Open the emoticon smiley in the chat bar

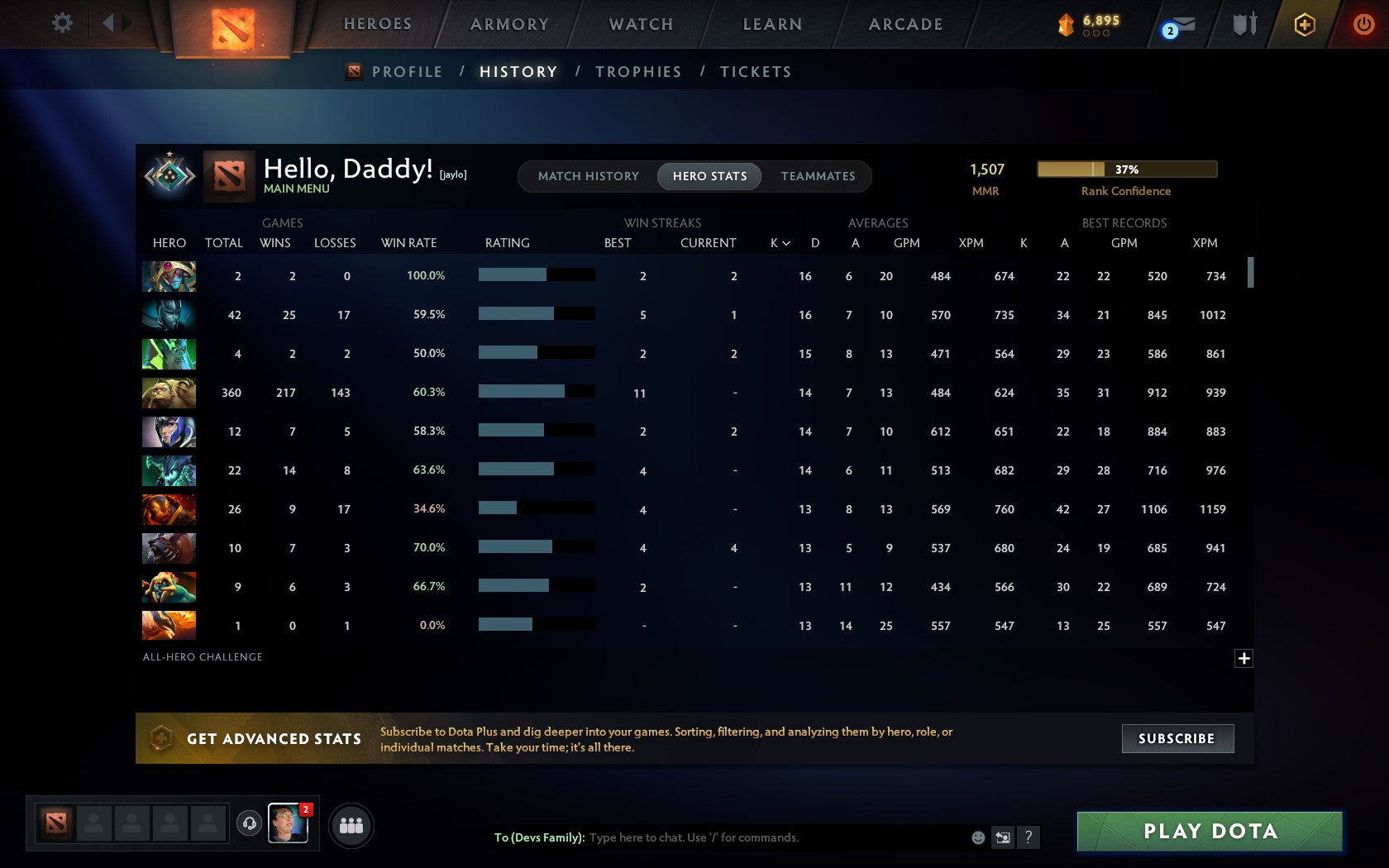980,837
